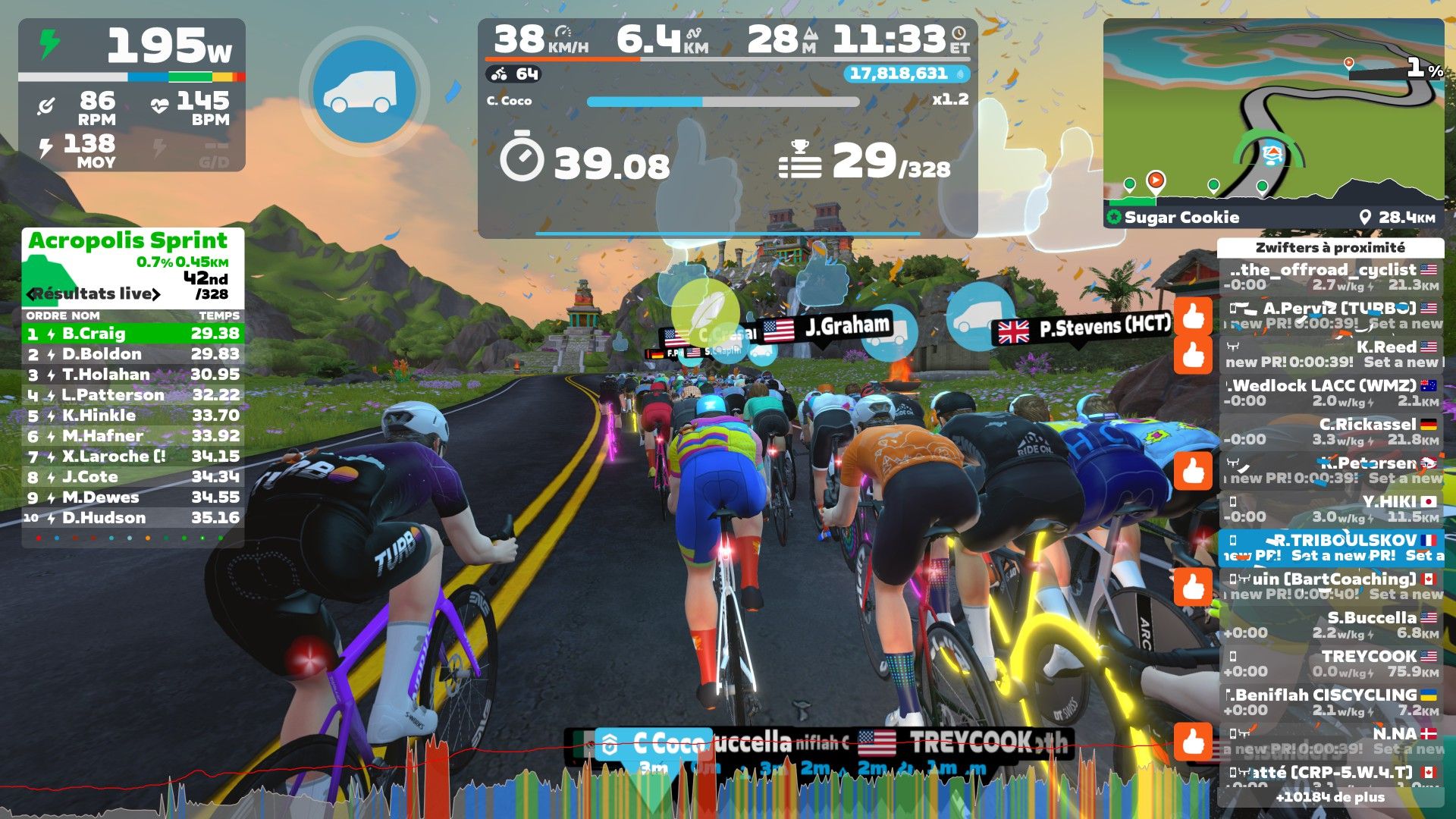Activate the van draft power-up
The width and height of the screenshot is (1456, 819).
(x=365, y=92)
